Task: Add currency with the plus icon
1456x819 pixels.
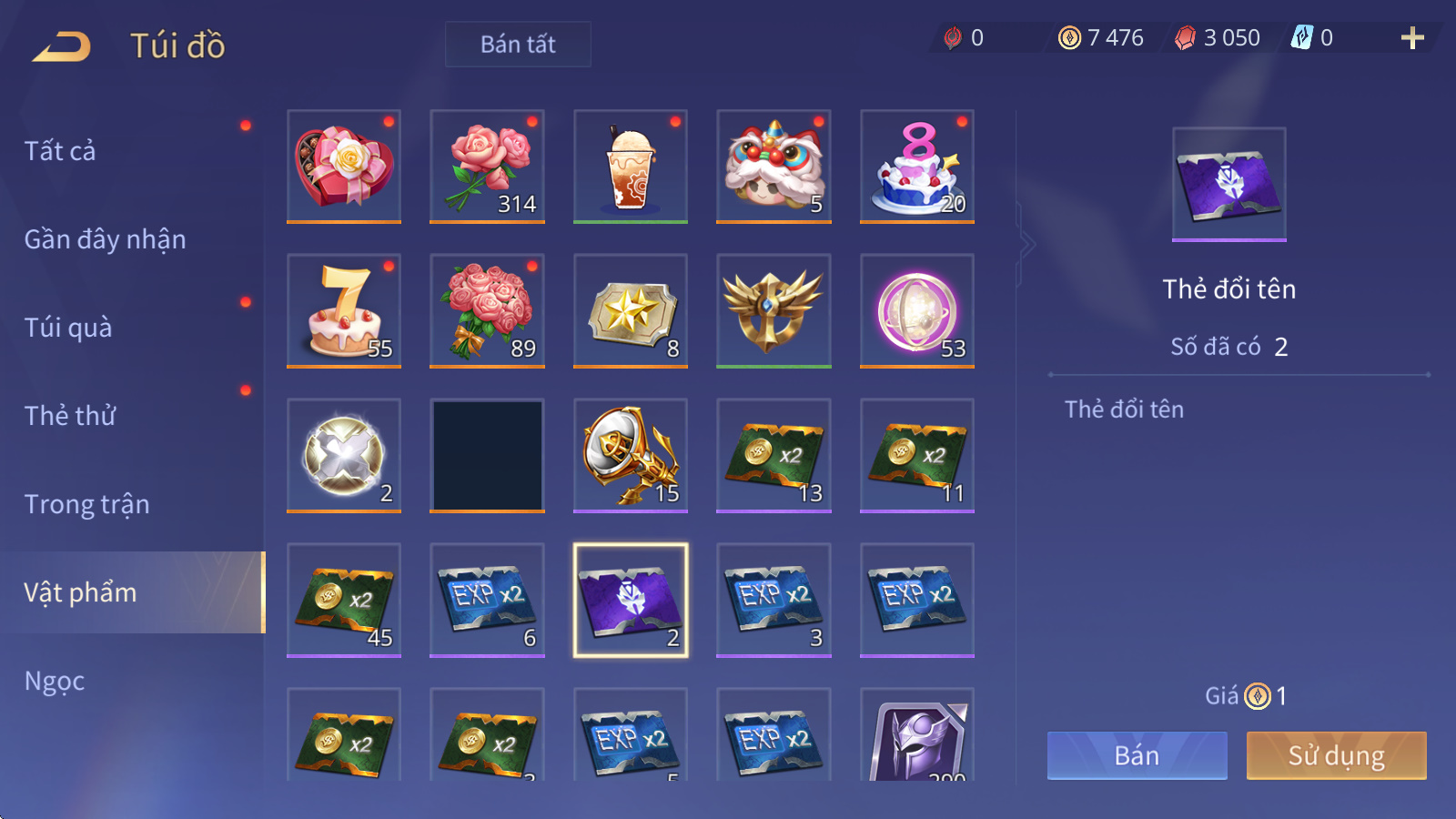Action: tap(1411, 38)
